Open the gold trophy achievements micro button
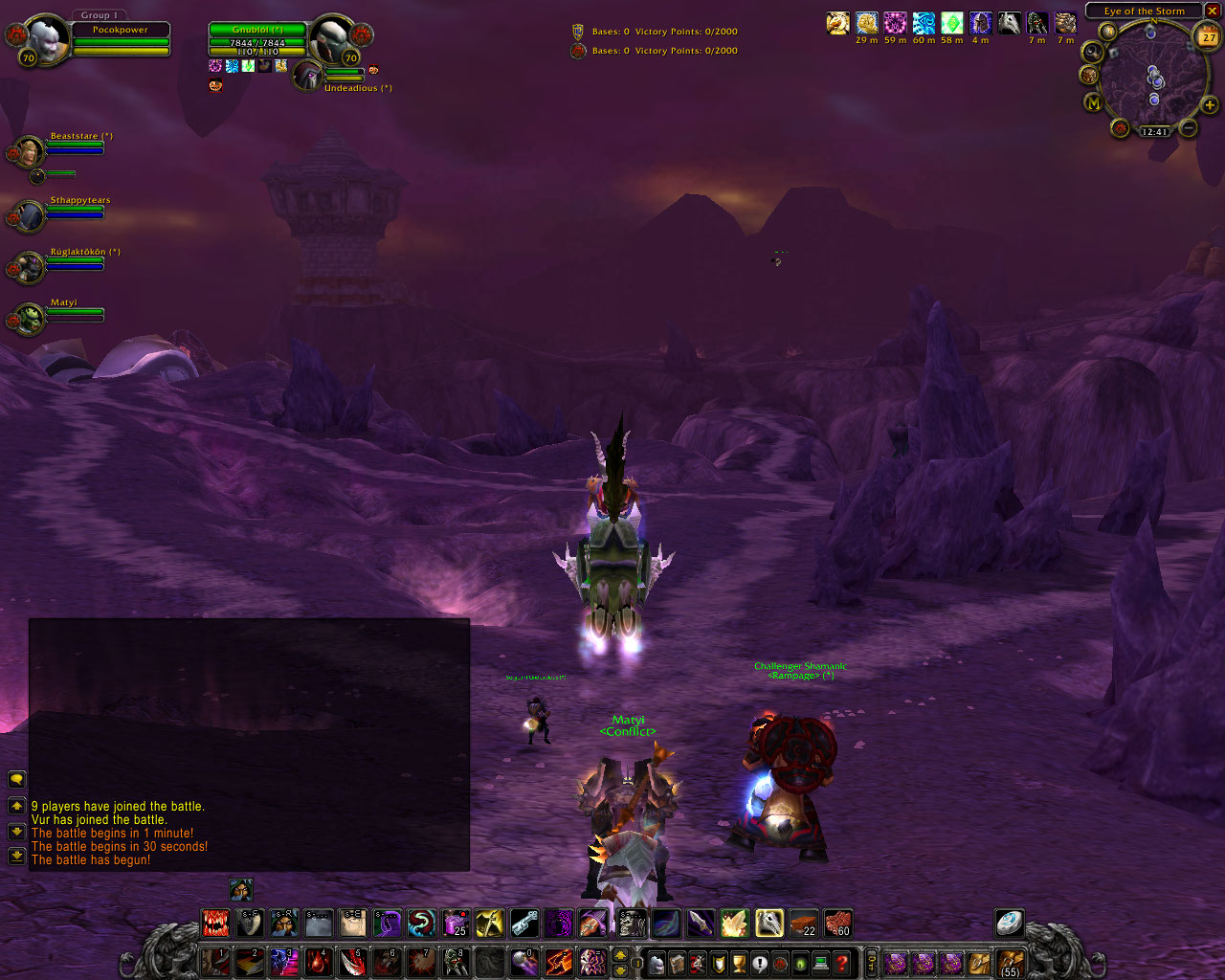This screenshot has width=1225, height=980. pos(738,963)
